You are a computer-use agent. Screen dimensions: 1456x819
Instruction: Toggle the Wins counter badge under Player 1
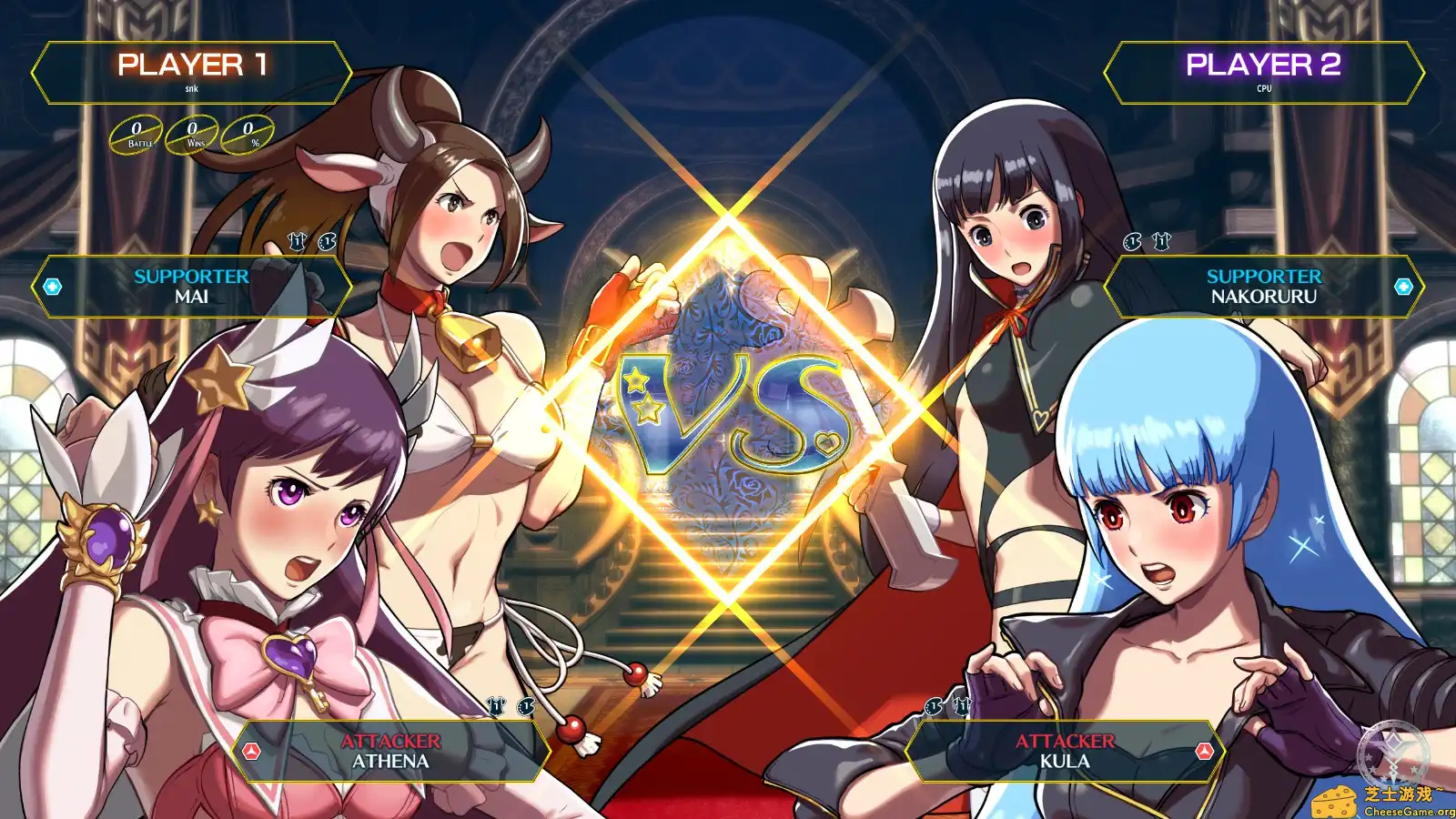tap(193, 134)
